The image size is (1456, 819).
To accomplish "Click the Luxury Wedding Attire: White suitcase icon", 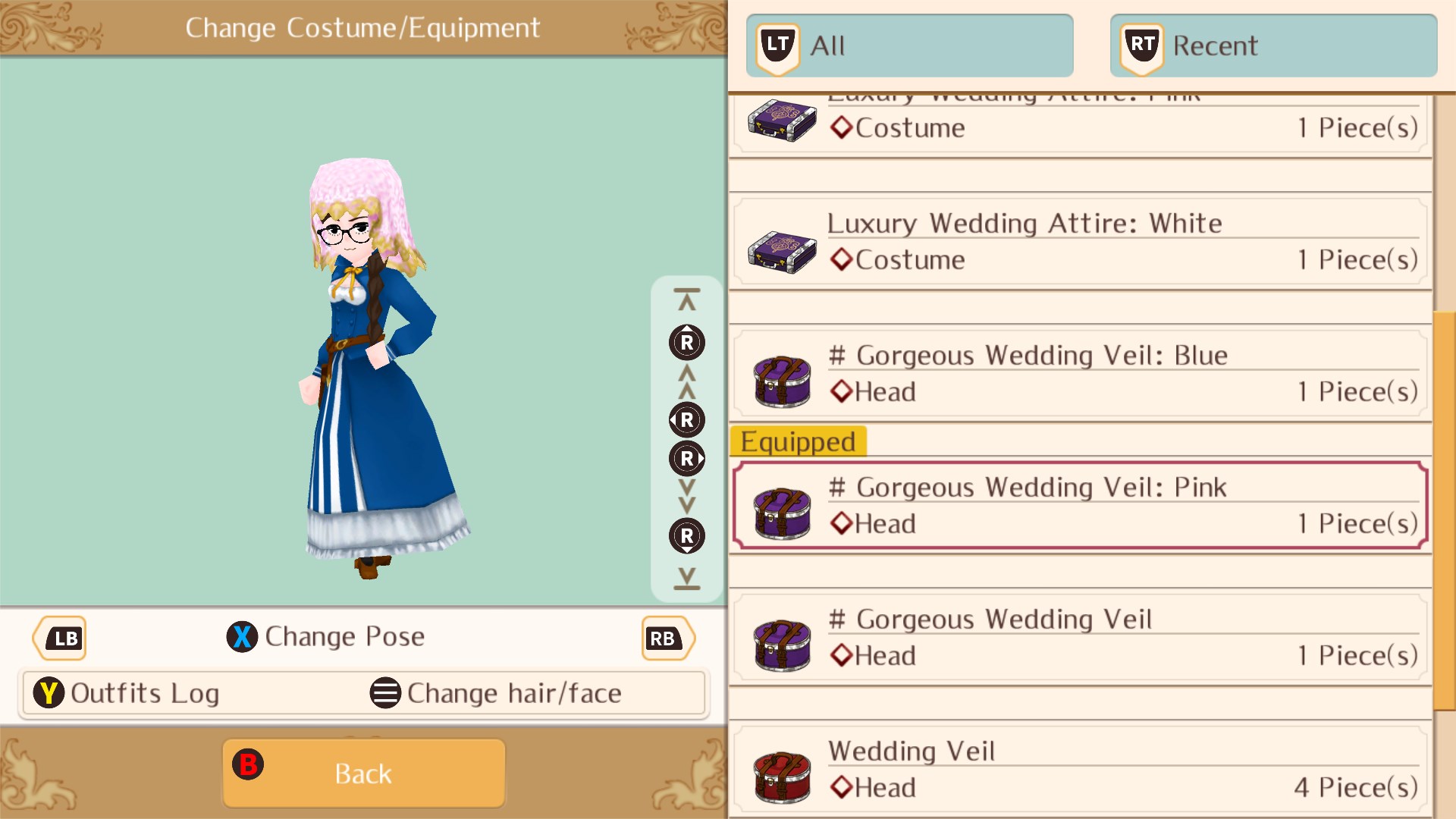I will pos(781,250).
